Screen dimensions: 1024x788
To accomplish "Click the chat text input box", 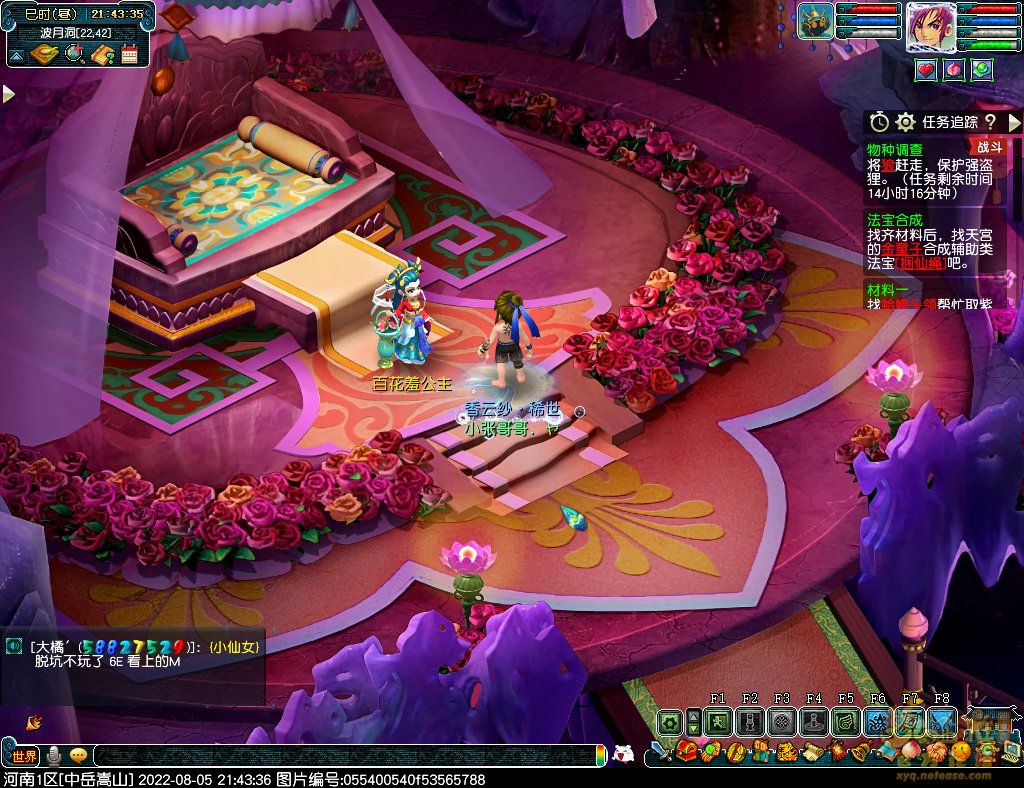I will pos(340,756).
